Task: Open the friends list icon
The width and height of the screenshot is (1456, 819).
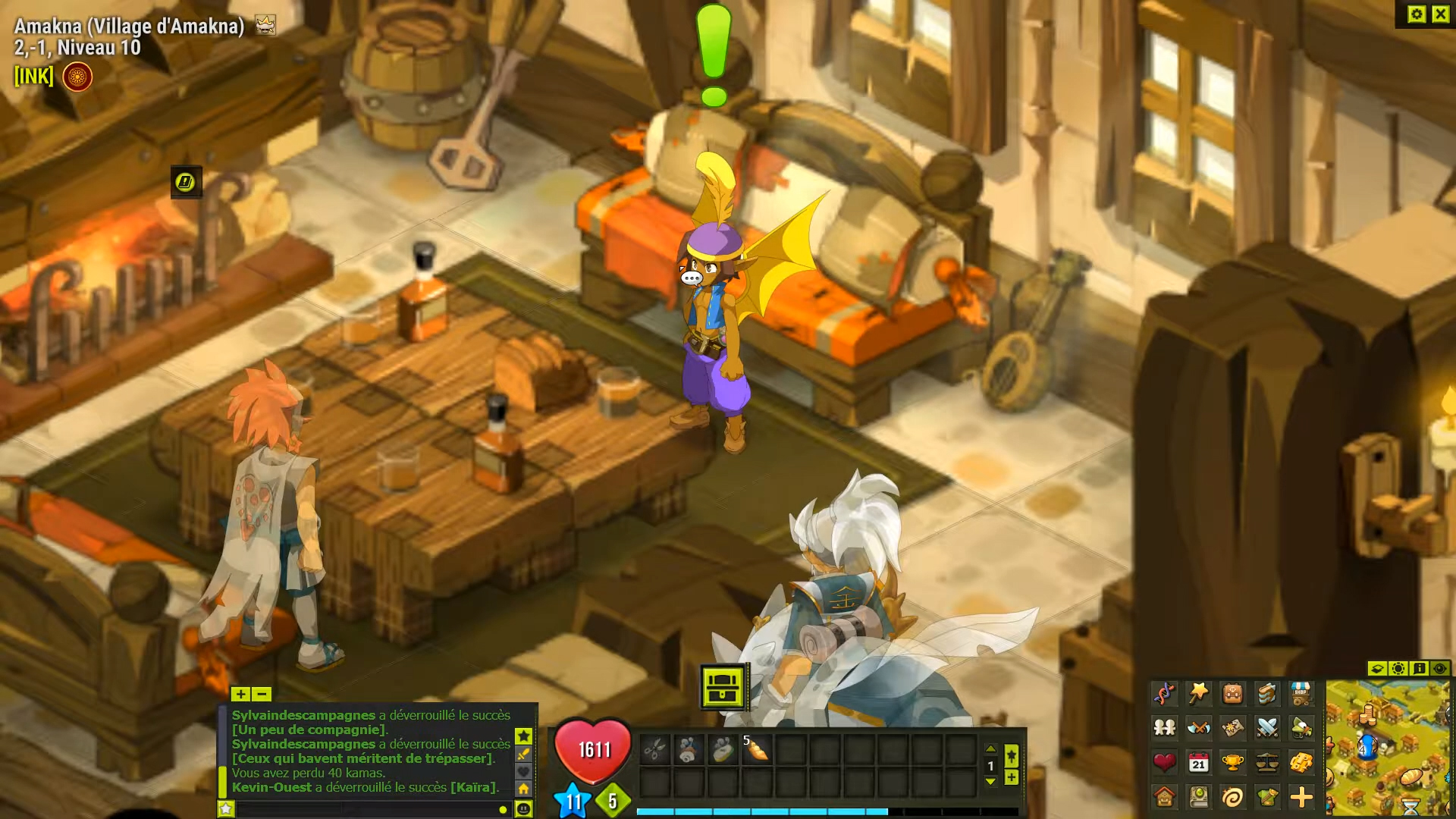Action: (x=1165, y=728)
